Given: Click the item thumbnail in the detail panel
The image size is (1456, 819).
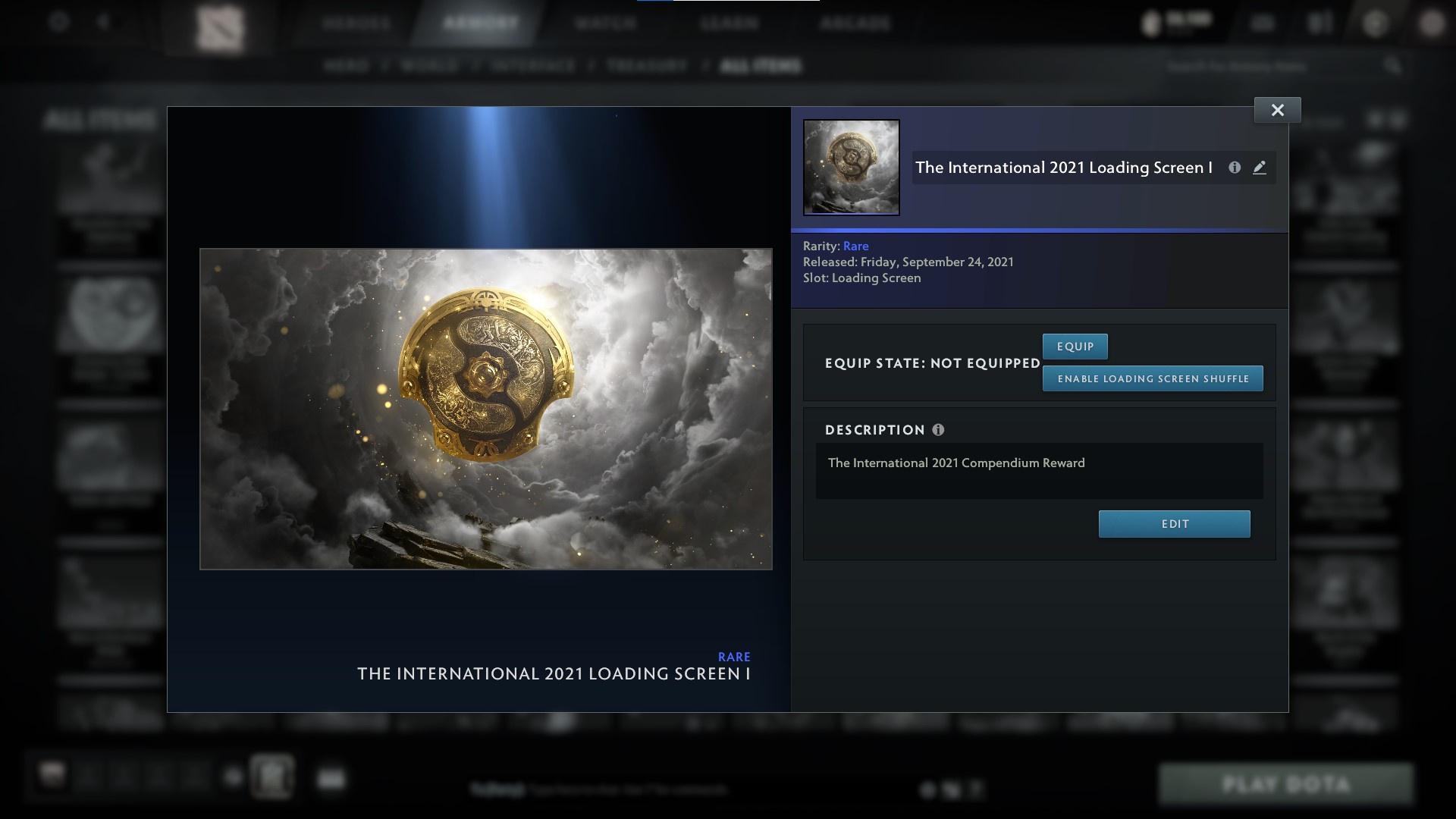Looking at the screenshot, I should (852, 167).
